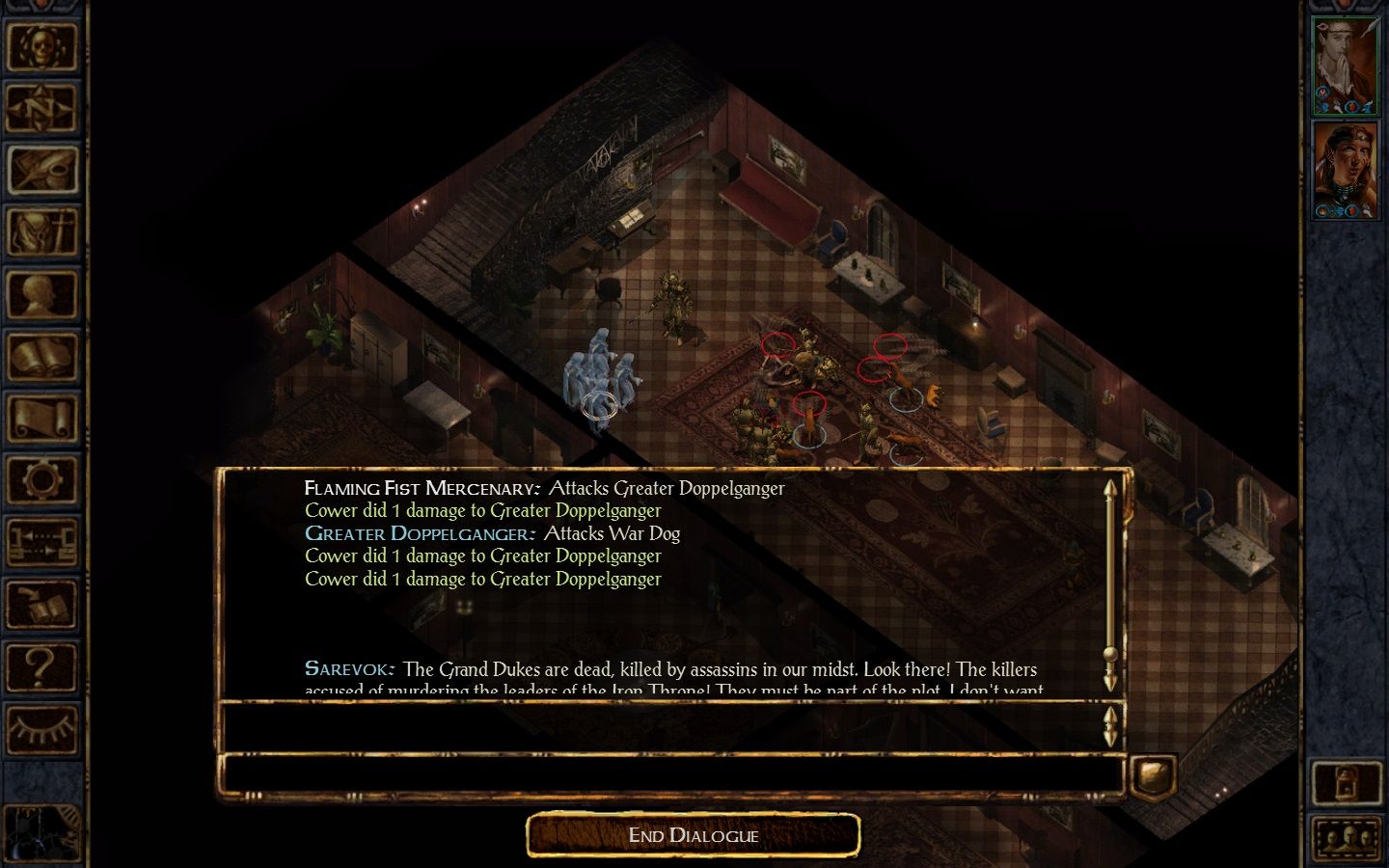Select the pale praying character portrait
The image size is (1389, 868).
pyautogui.click(x=1346, y=66)
